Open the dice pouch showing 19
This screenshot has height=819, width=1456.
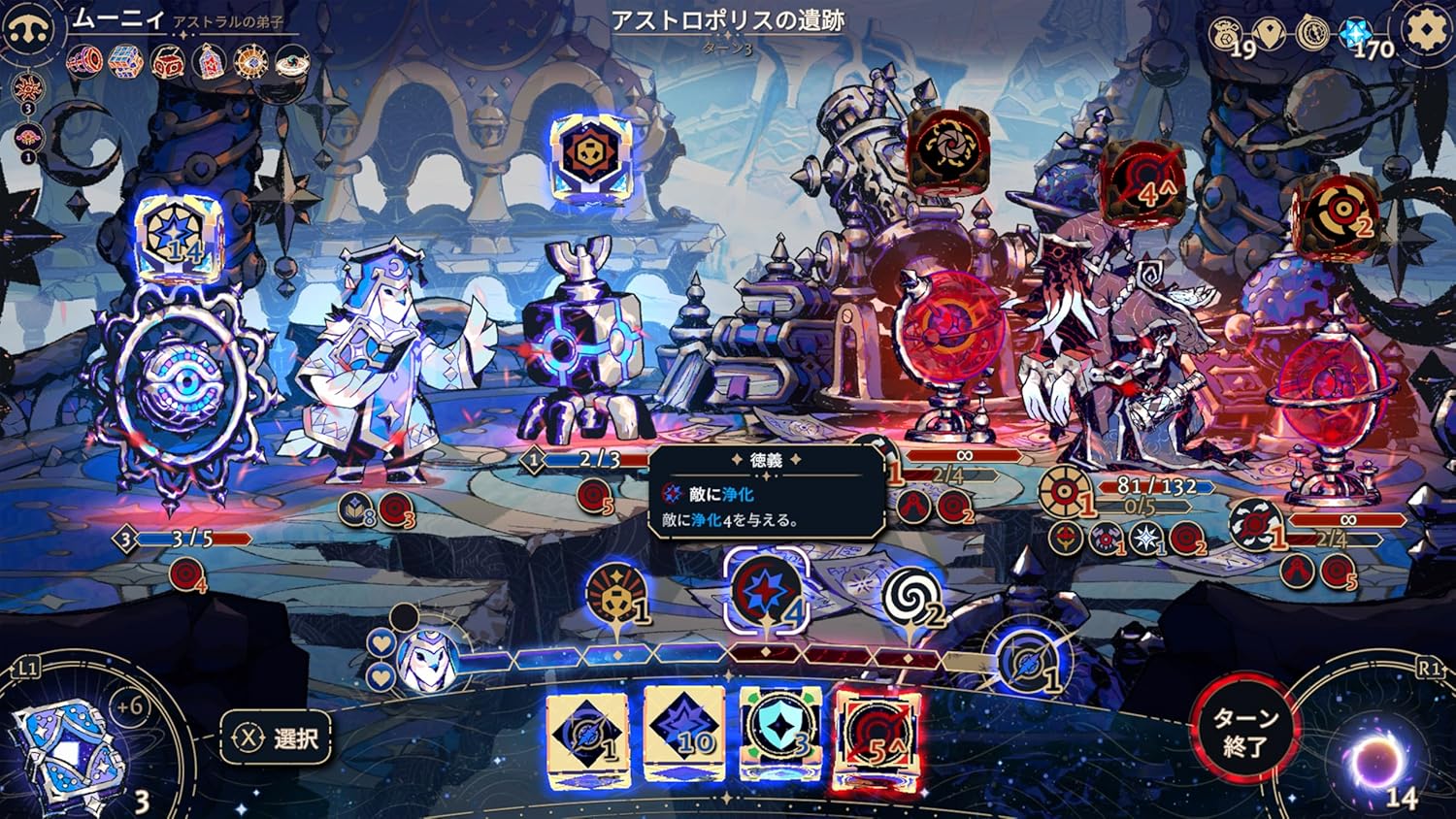(1228, 37)
